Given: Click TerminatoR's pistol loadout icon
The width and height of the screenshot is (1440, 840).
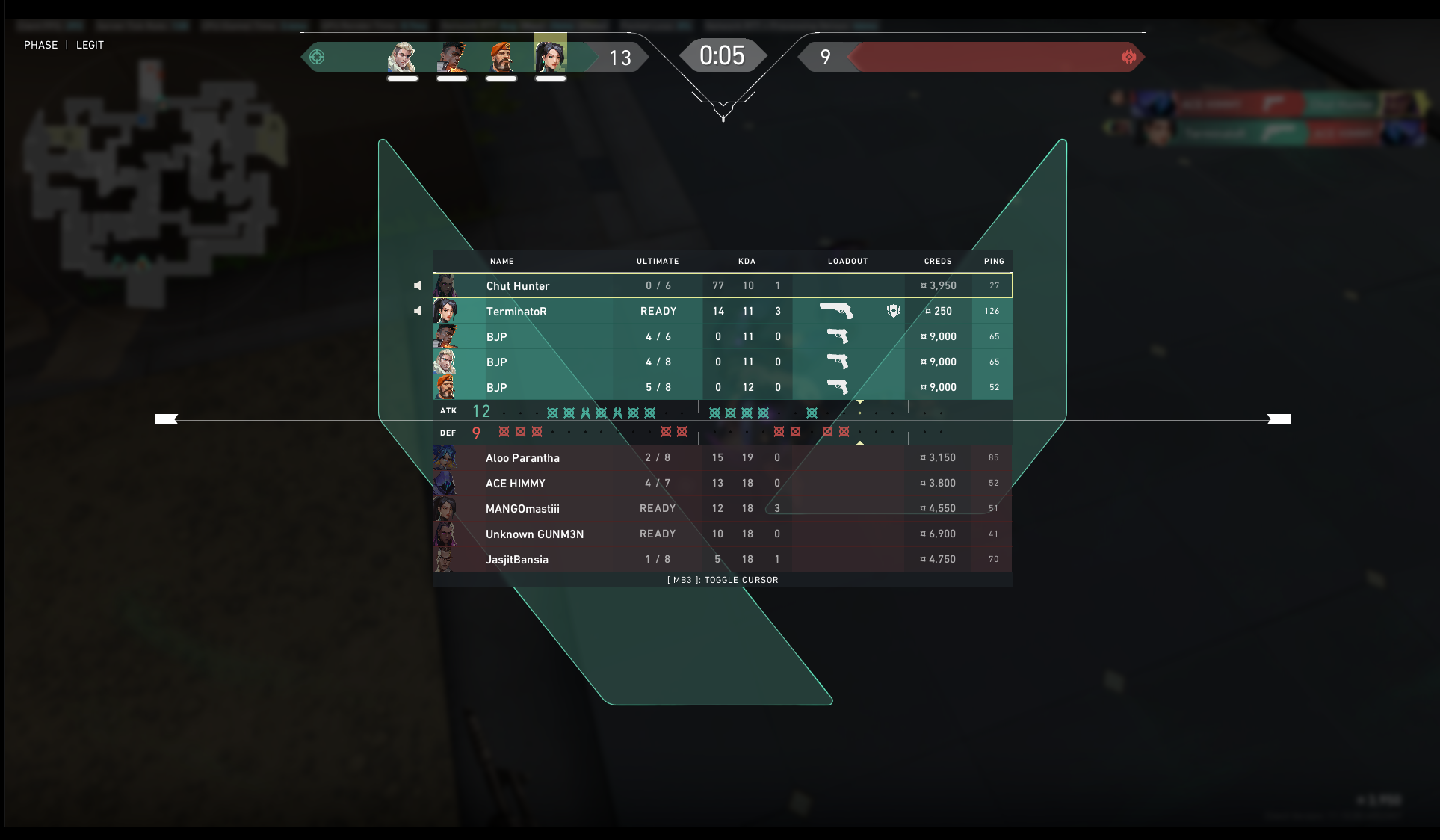Looking at the screenshot, I should 836,310.
